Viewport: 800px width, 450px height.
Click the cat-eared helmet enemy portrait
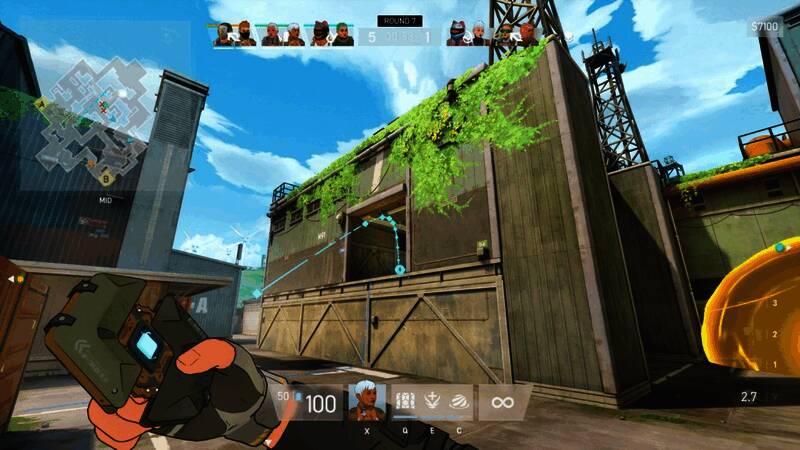(x=459, y=34)
